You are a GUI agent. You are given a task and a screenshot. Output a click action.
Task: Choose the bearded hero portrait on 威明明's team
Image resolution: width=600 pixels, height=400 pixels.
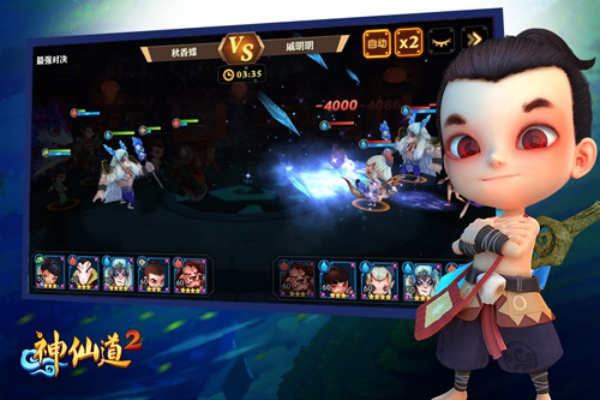(294, 280)
